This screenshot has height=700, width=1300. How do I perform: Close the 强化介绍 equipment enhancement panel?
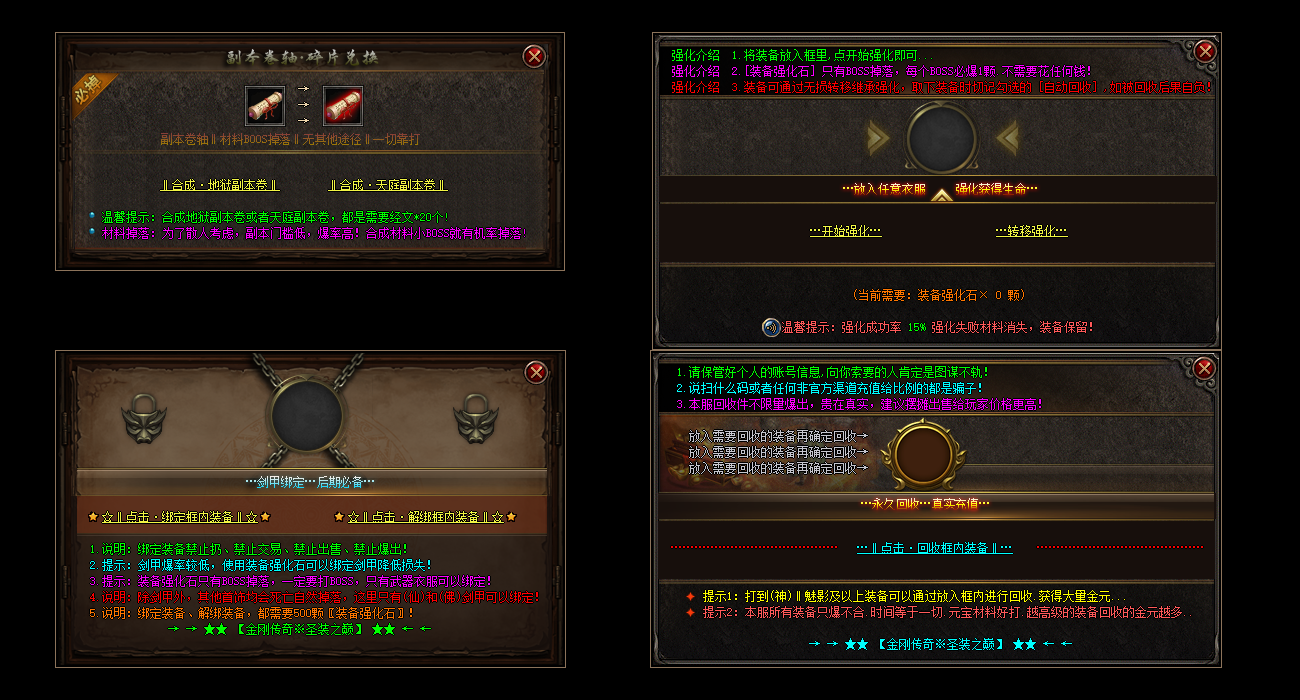tap(1205, 51)
